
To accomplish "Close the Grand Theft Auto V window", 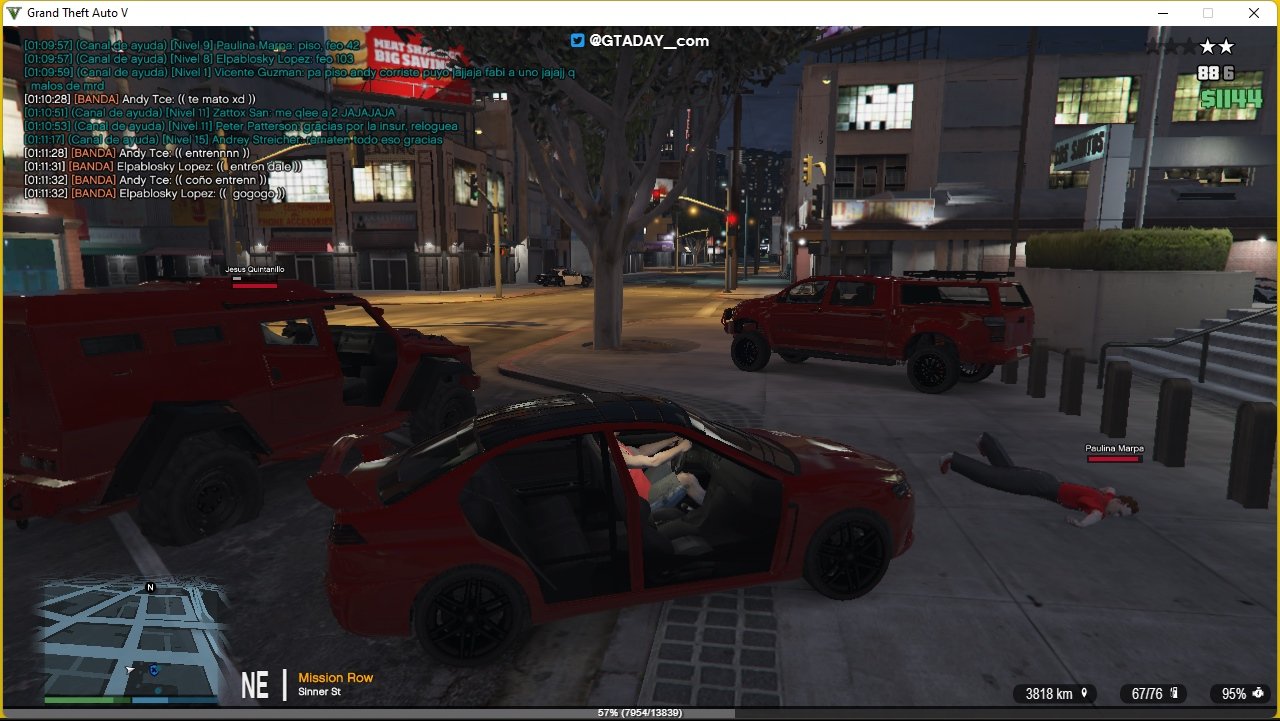I will click(x=1254, y=13).
